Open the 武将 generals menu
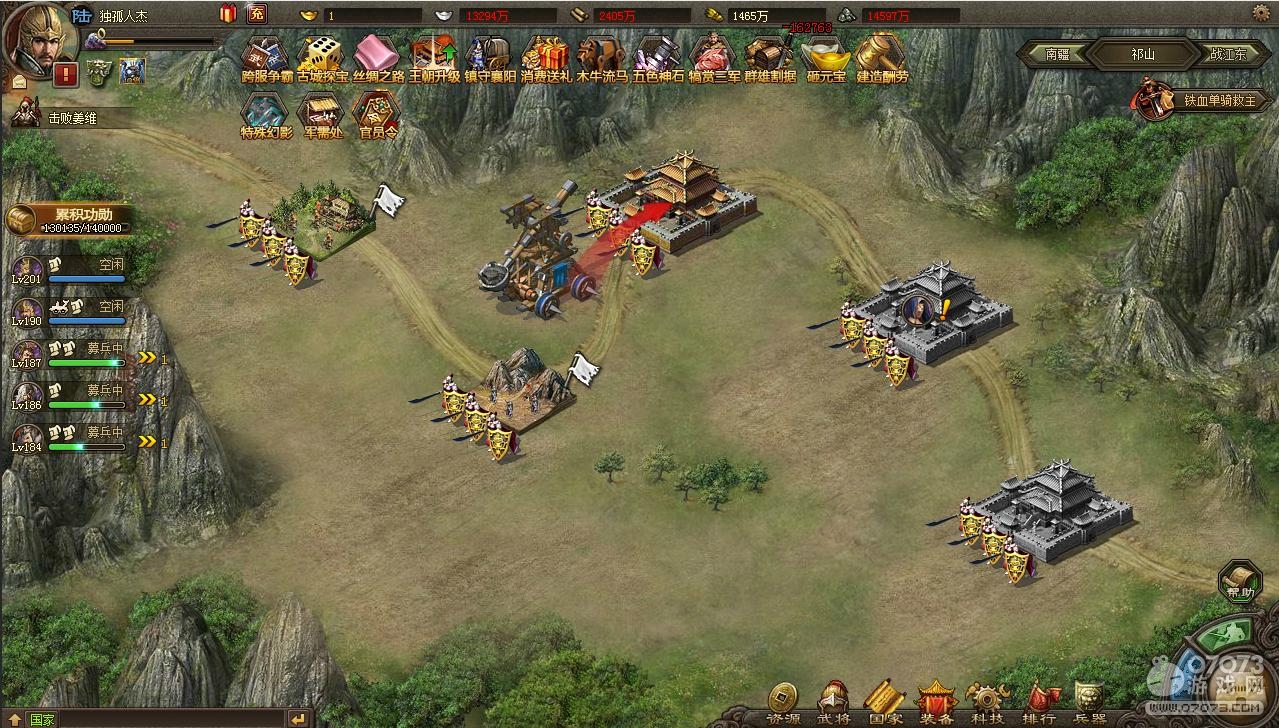This screenshot has width=1279, height=728. [834, 702]
